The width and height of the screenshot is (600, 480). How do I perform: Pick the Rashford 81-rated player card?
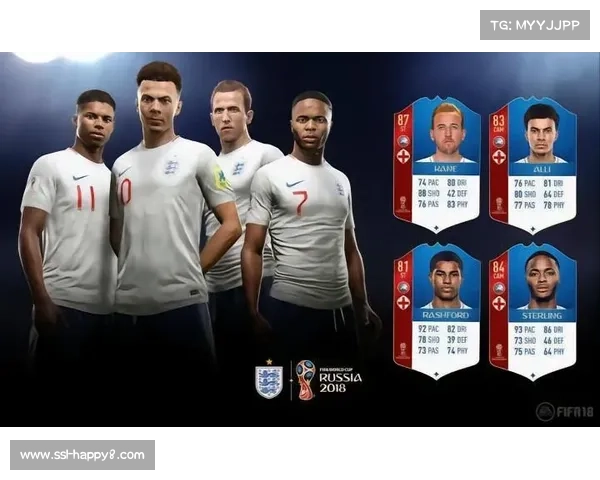click(x=437, y=311)
